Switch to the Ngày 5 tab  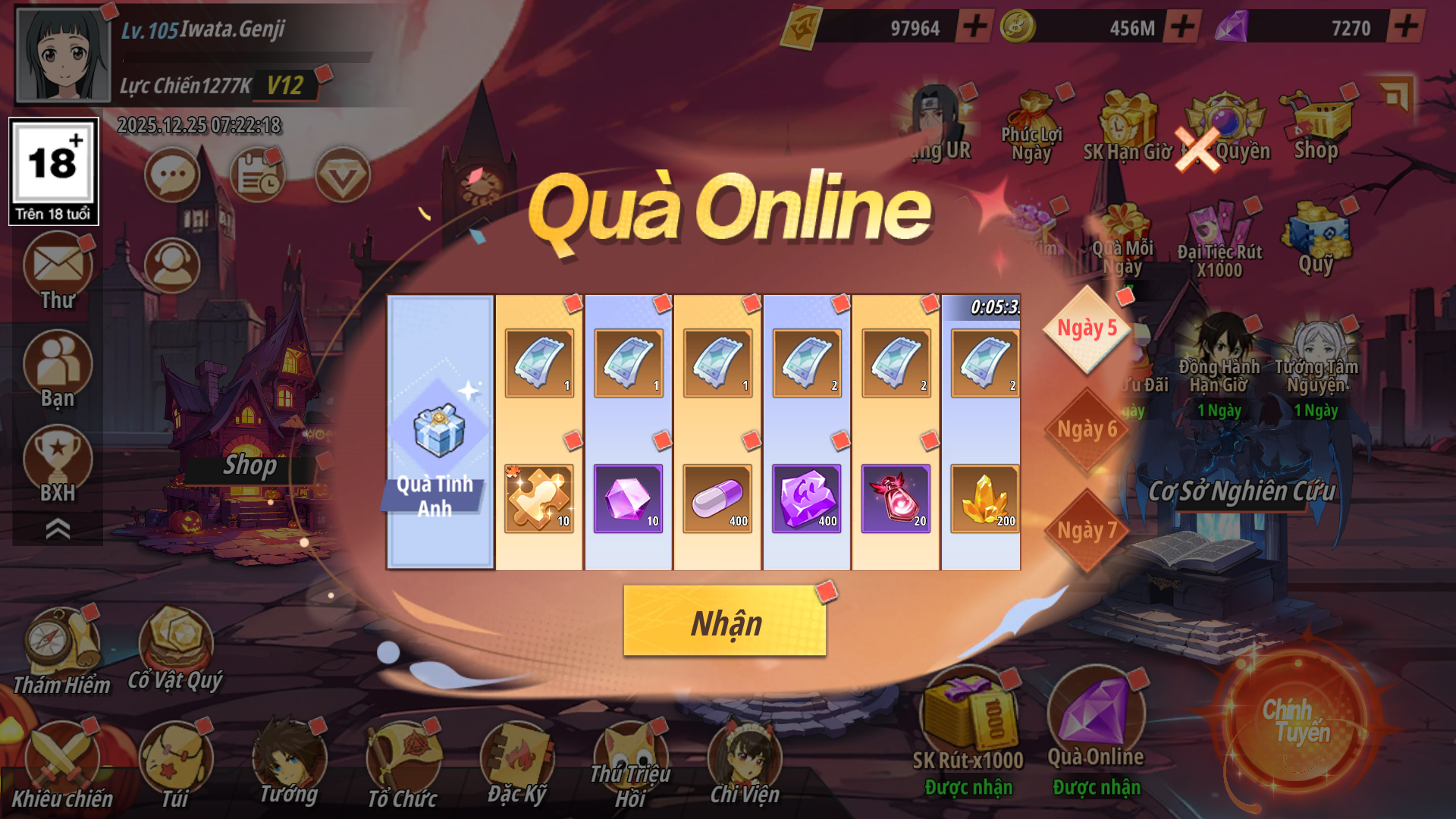[1087, 329]
